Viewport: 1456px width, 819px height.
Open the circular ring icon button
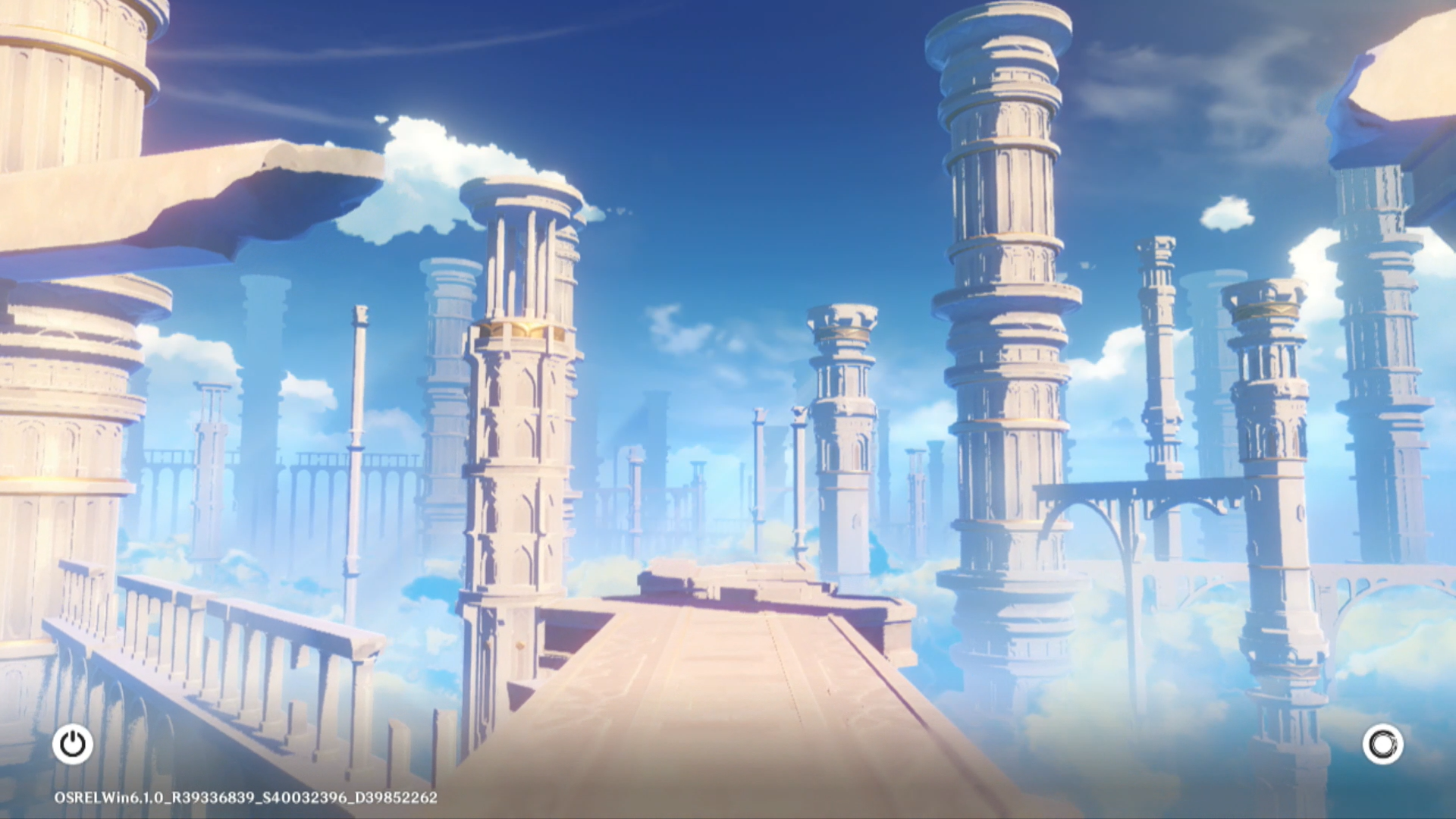click(x=1382, y=744)
